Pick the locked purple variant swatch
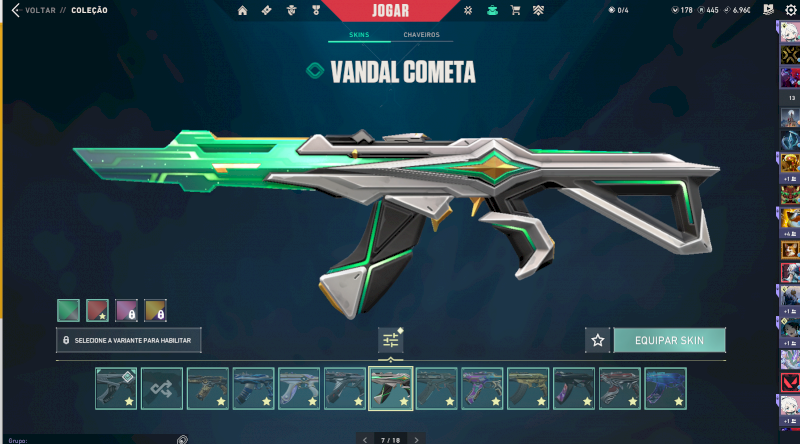800x444 pixels. [x=126, y=310]
